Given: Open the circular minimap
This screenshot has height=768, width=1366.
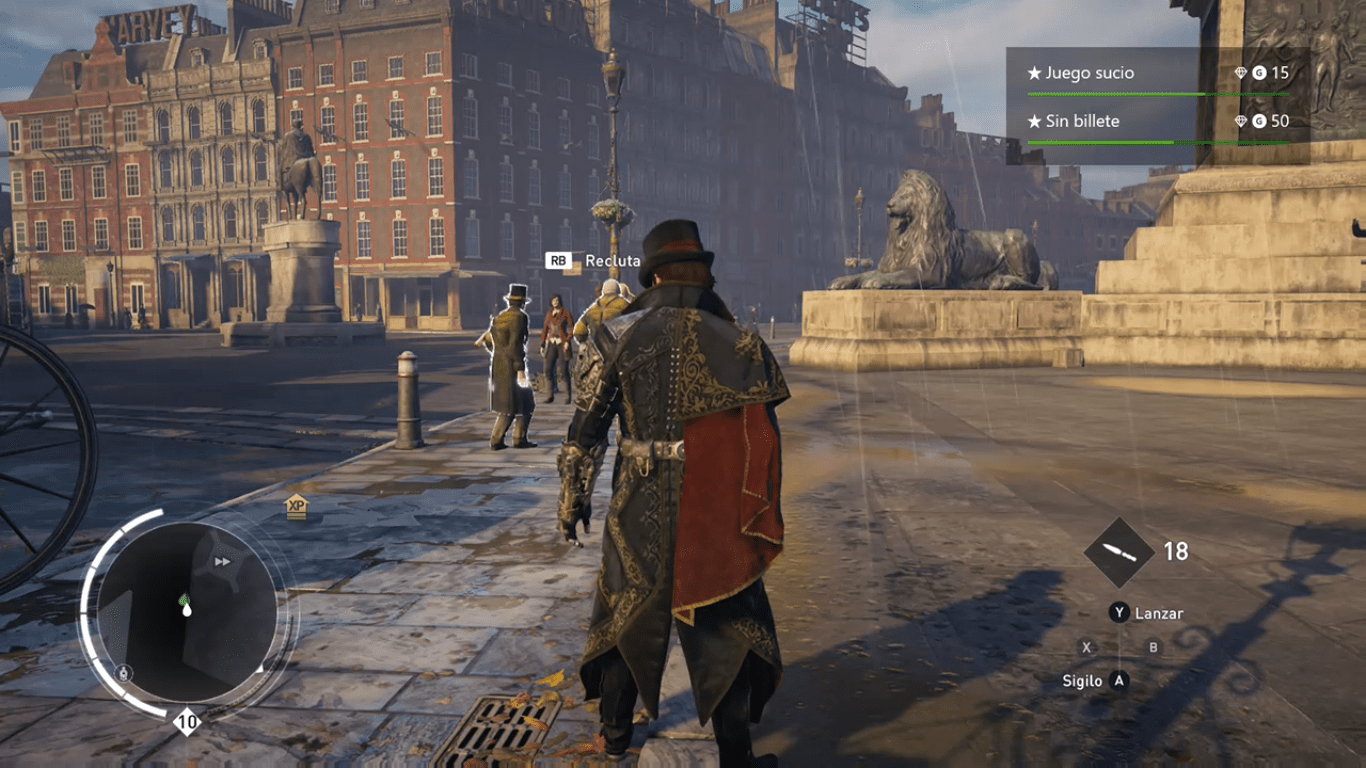Looking at the screenshot, I should coord(187,613).
